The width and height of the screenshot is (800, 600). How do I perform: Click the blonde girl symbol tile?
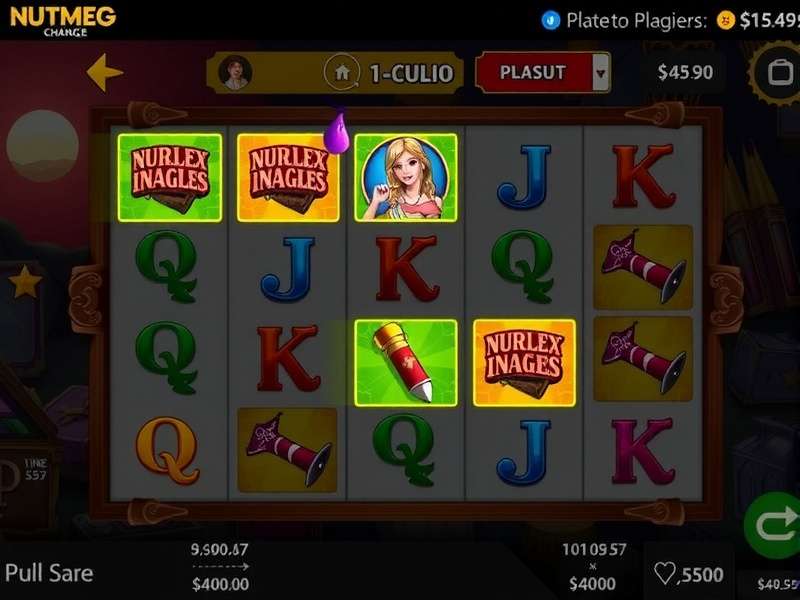click(405, 177)
